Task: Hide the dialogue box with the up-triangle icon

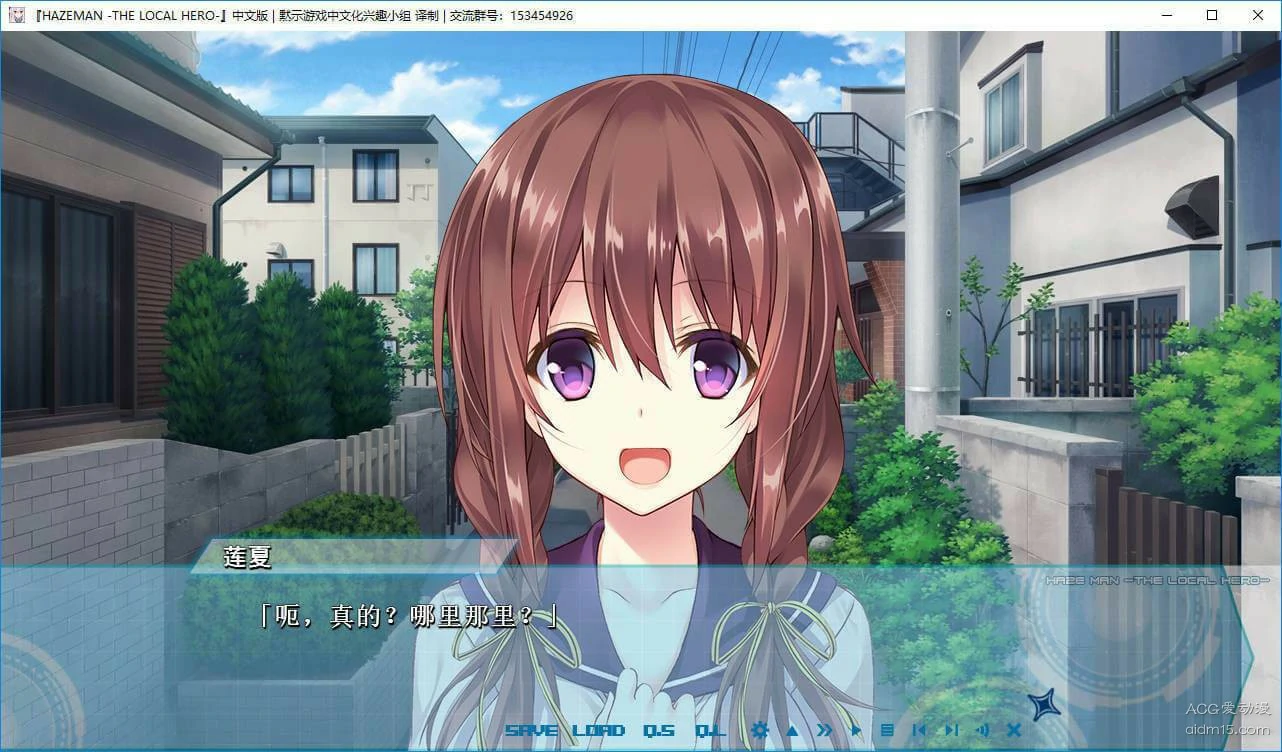Action: (x=791, y=730)
